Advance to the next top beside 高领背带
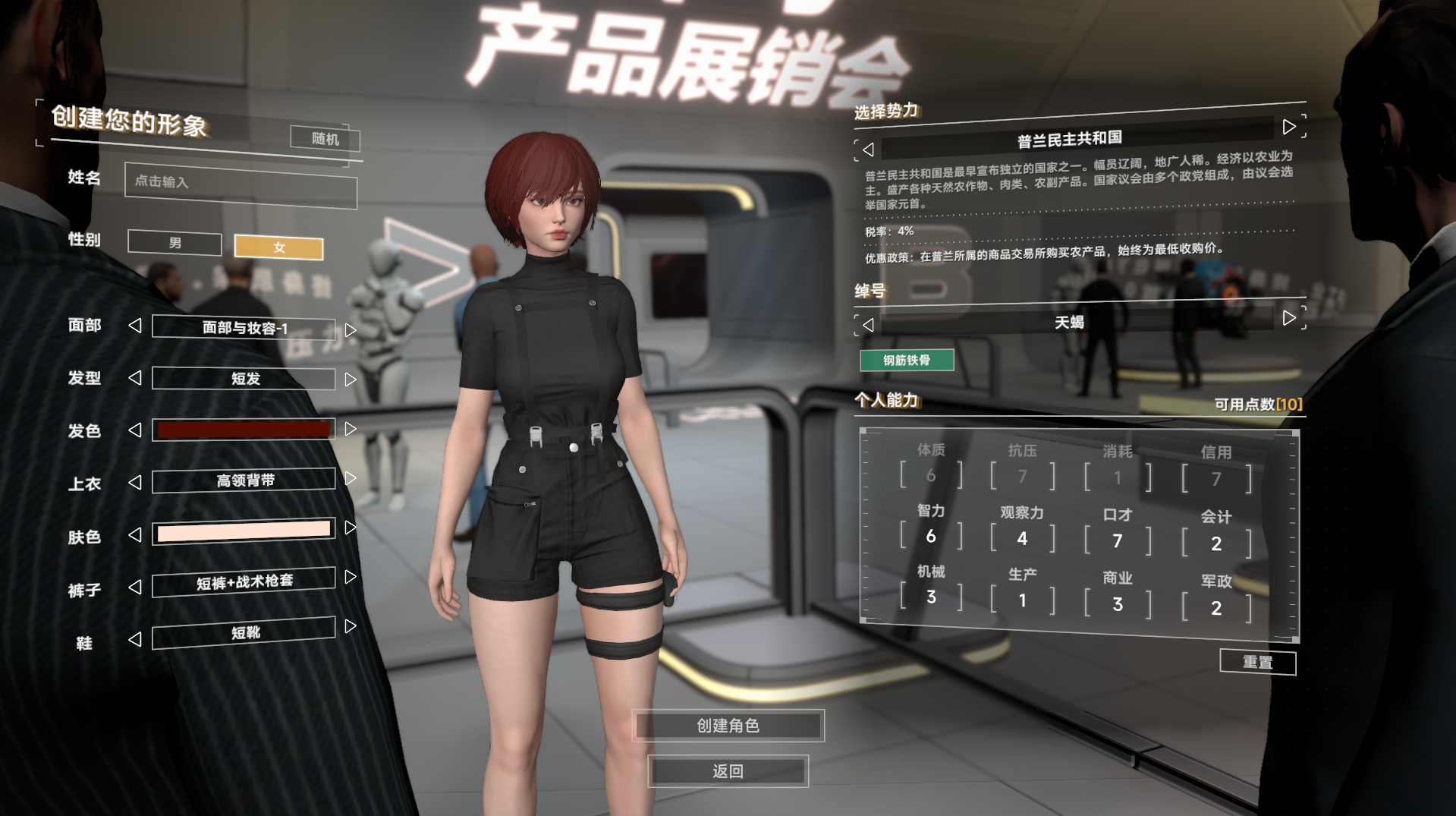This screenshot has height=816, width=1456. tap(350, 477)
